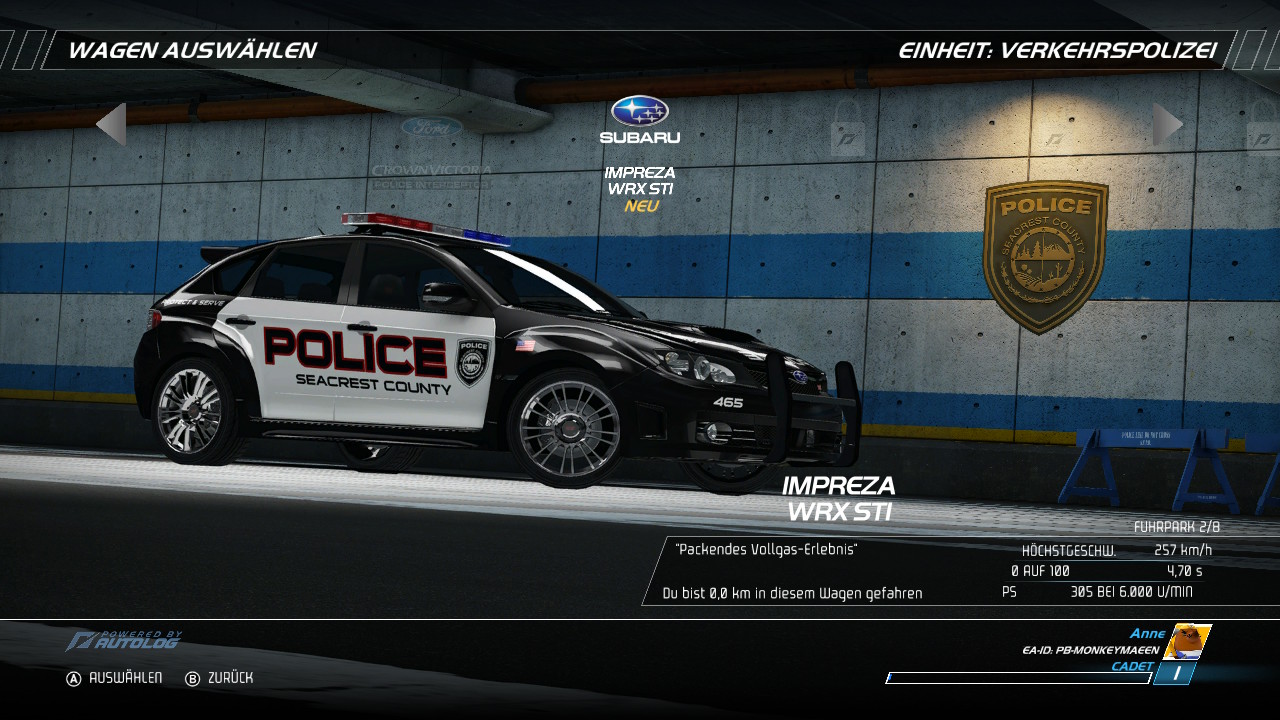Go to the previous car with left arrow
The image size is (1280, 720).
click(111, 125)
